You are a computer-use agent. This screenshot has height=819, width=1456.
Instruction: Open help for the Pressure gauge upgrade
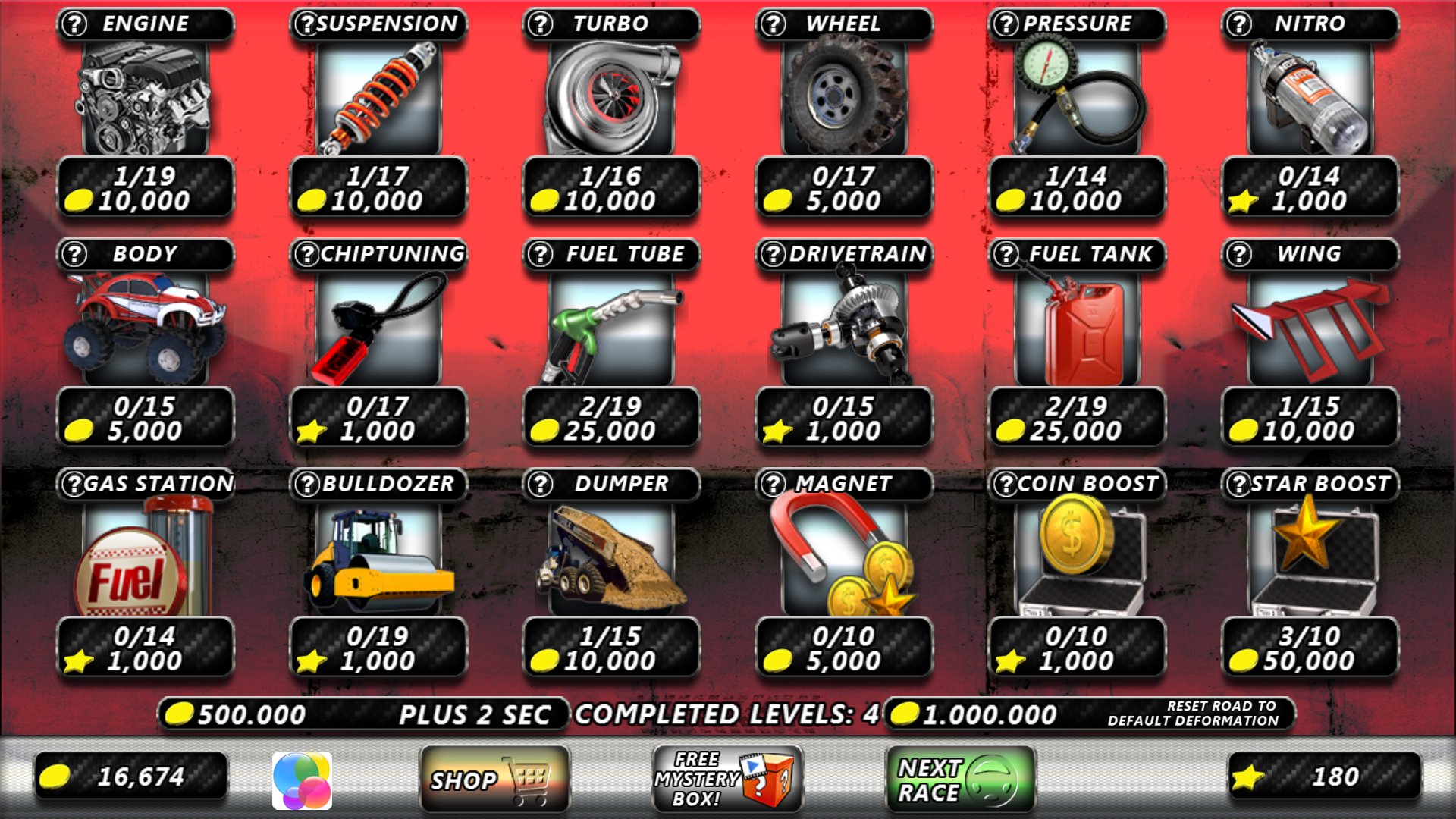tap(1007, 24)
